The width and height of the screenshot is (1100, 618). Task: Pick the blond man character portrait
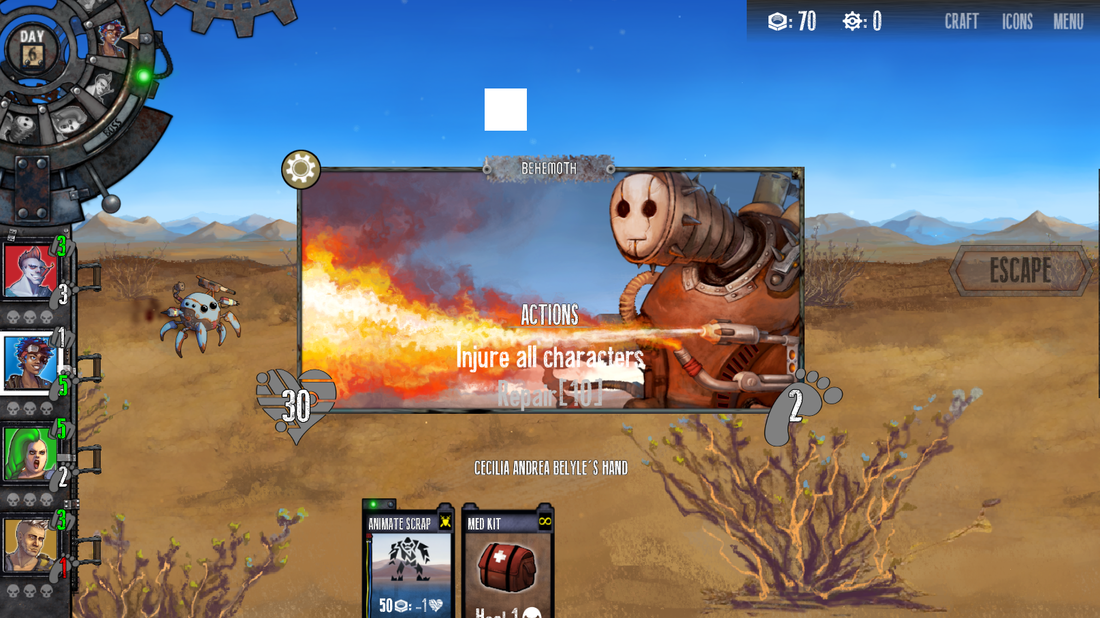[28, 545]
